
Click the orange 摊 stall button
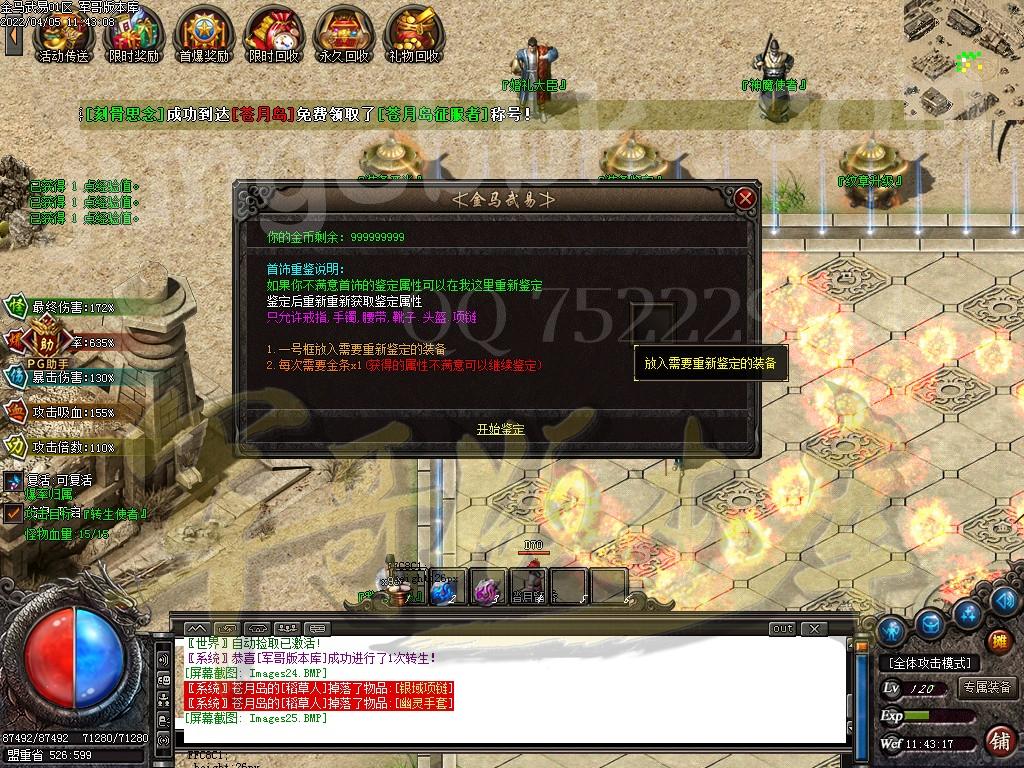998,641
